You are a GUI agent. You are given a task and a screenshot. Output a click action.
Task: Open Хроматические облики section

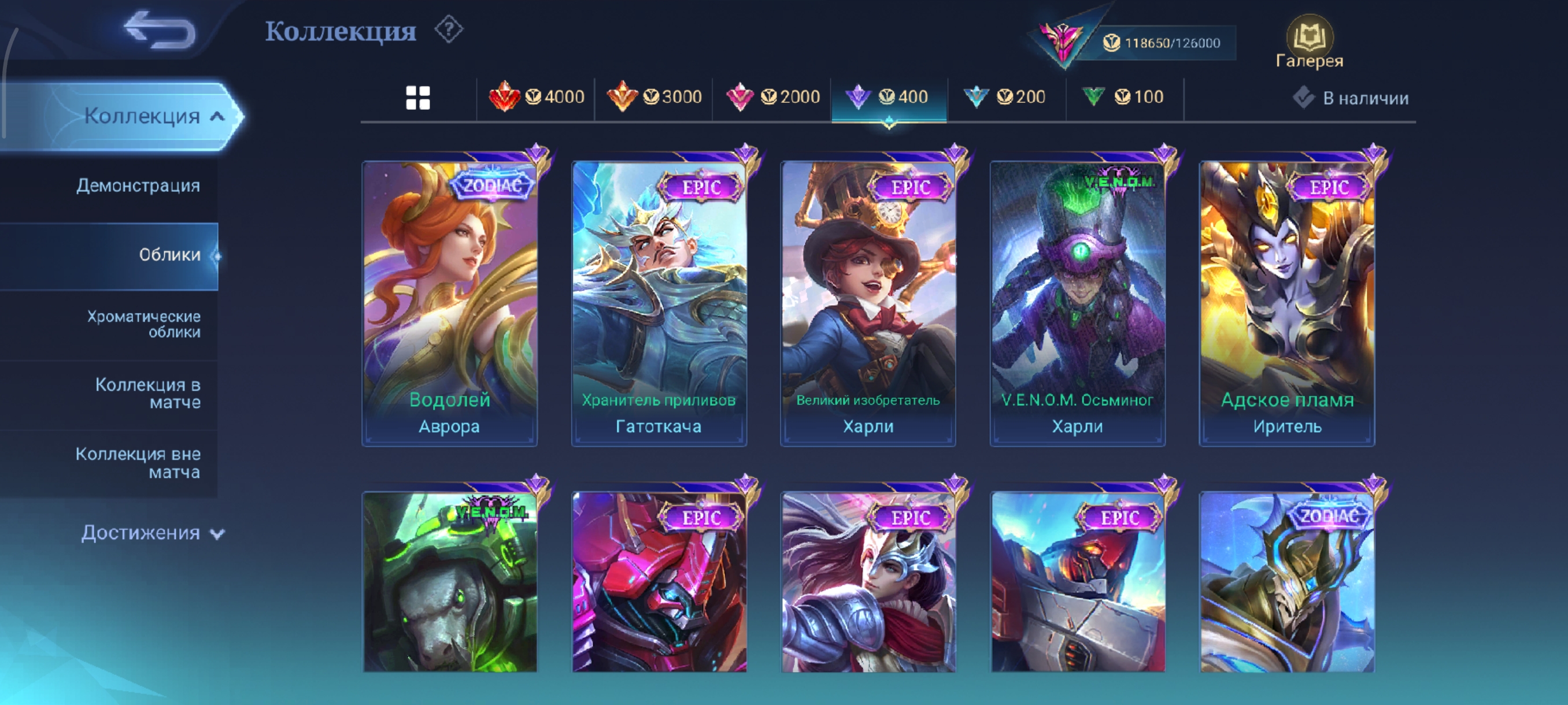click(143, 324)
